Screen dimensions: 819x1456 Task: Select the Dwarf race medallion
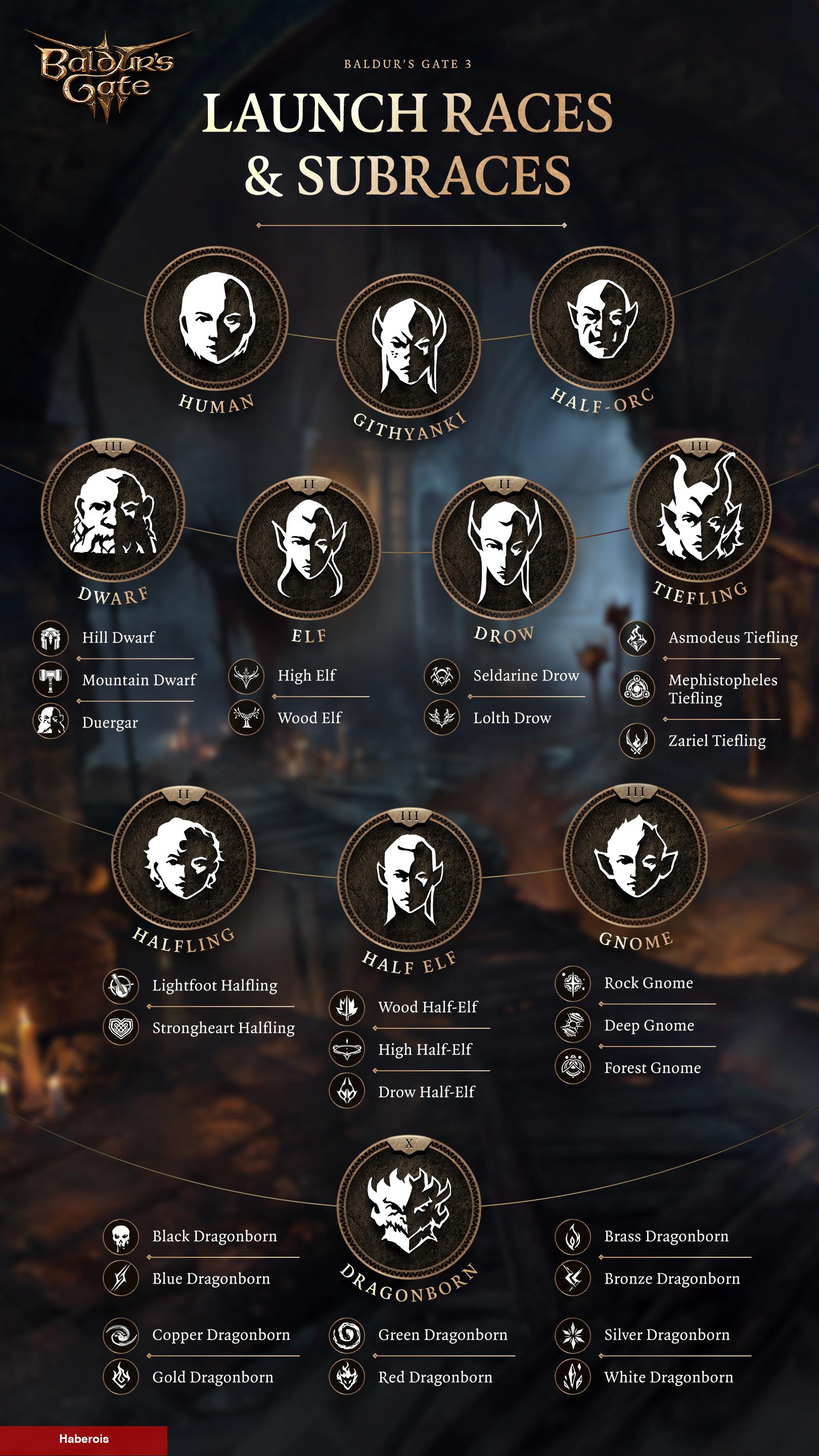click(x=114, y=510)
